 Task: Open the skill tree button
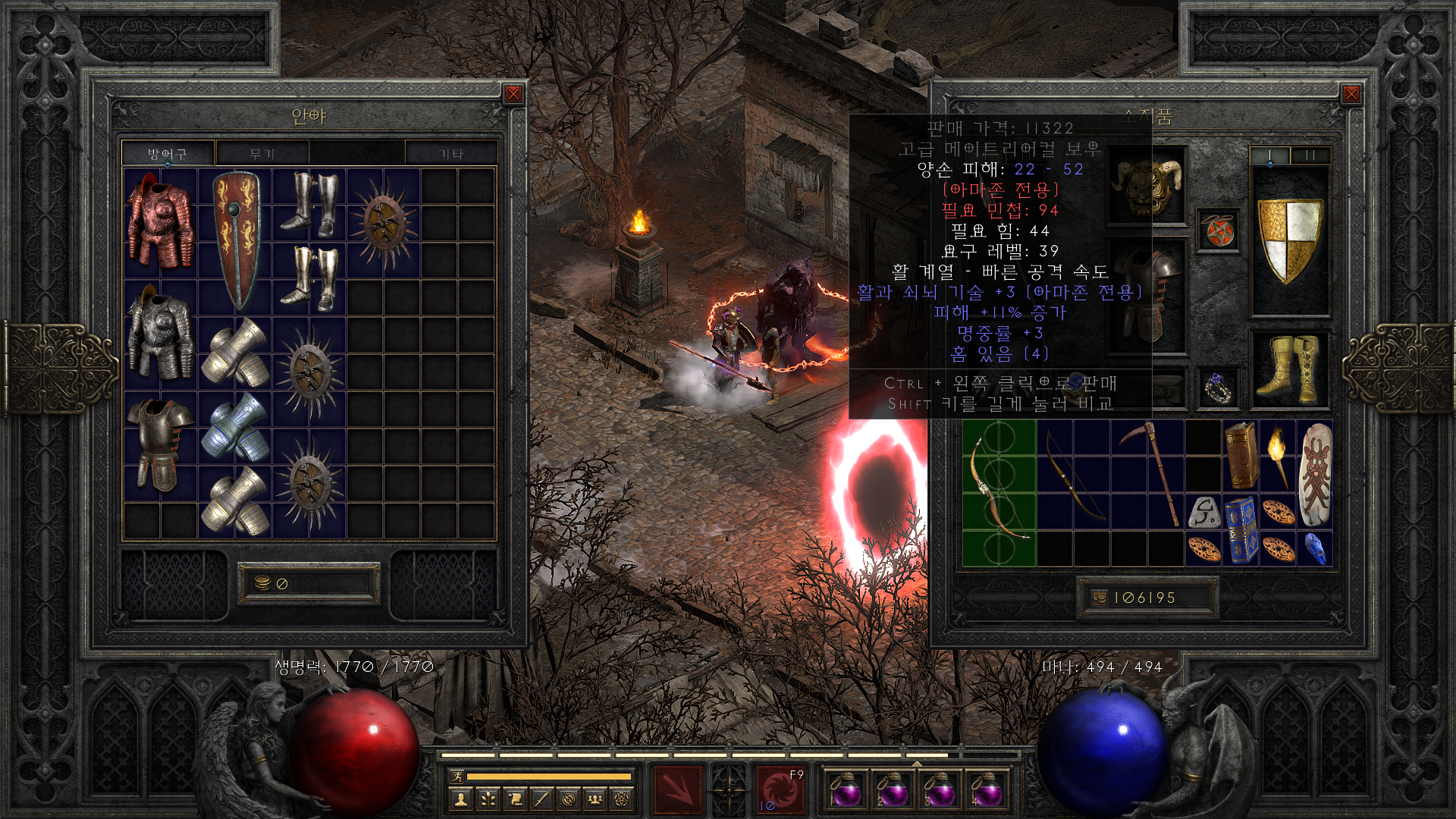pyautogui.click(x=487, y=799)
